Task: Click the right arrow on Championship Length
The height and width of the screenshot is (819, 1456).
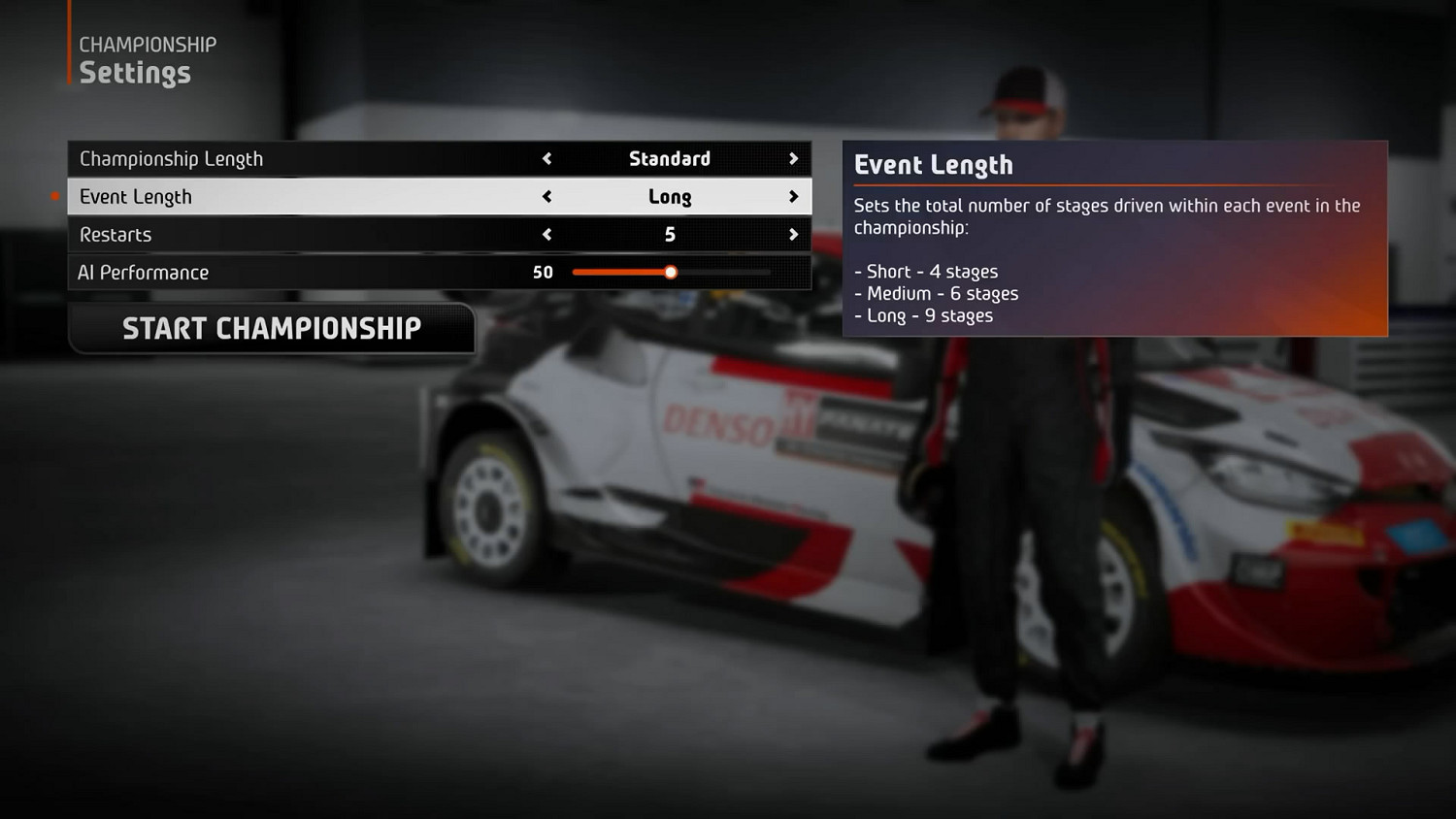Action: coord(793,158)
